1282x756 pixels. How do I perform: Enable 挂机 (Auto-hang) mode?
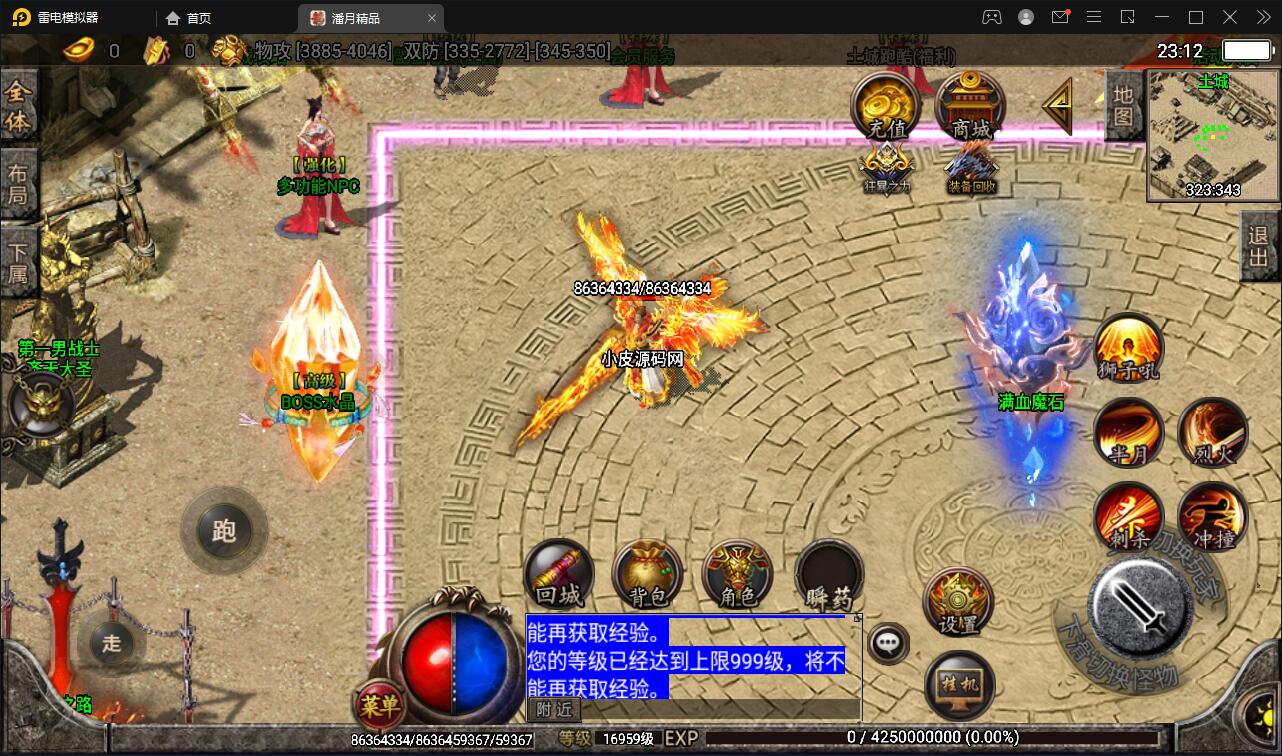tap(958, 684)
